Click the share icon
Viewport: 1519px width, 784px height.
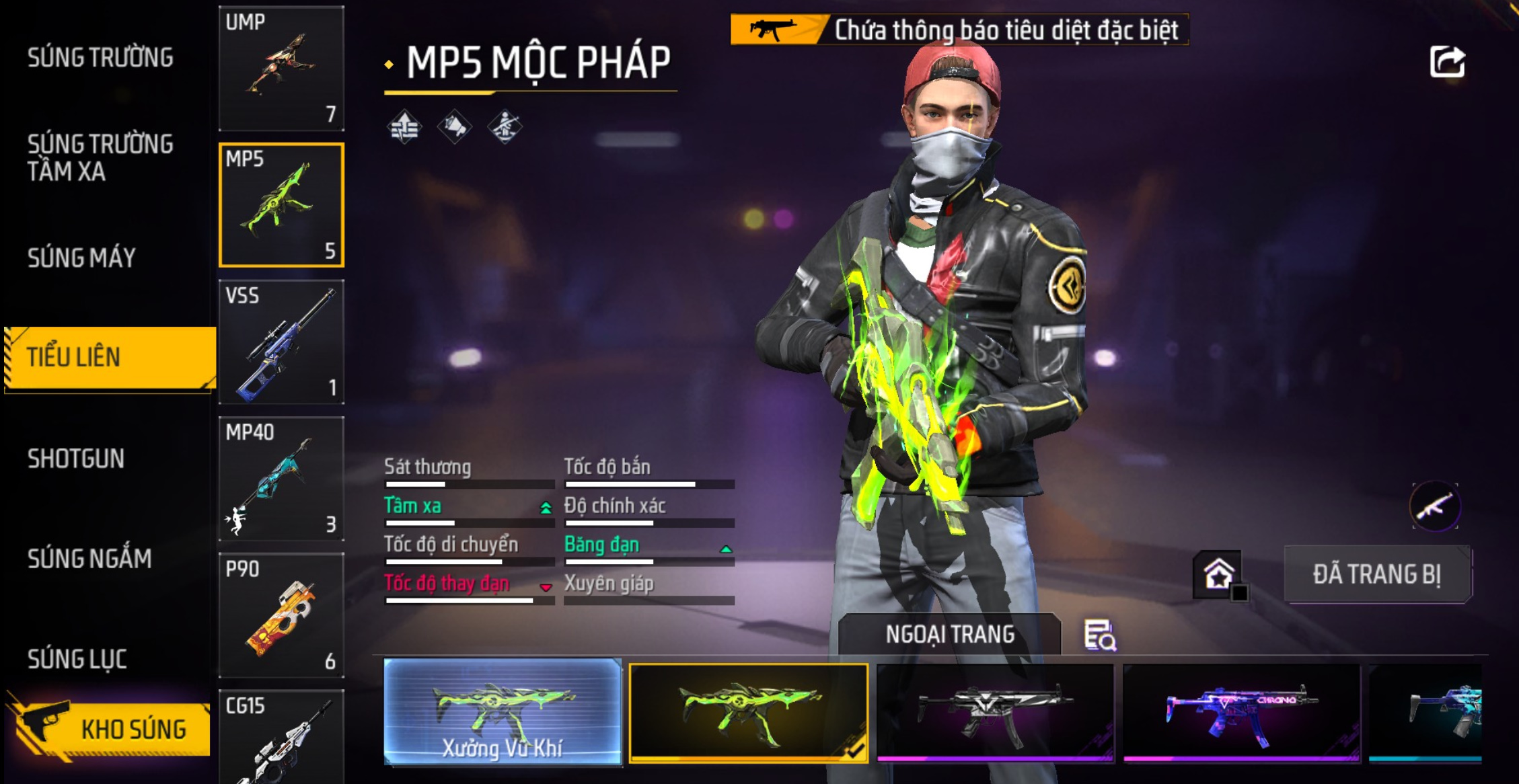click(1447, 63)
